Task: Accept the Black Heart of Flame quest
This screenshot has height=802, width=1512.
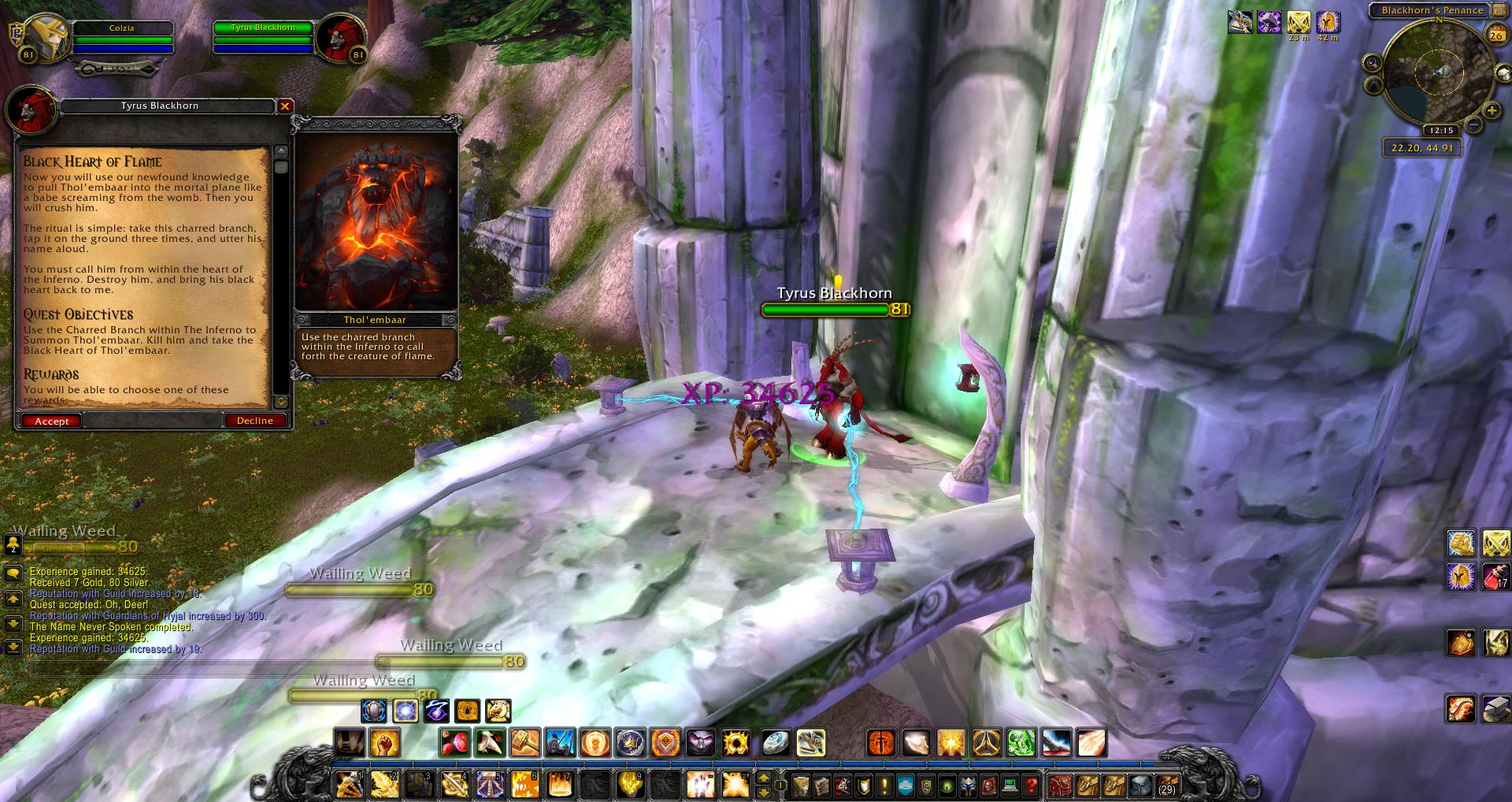Action: click(x=52, y=421)
